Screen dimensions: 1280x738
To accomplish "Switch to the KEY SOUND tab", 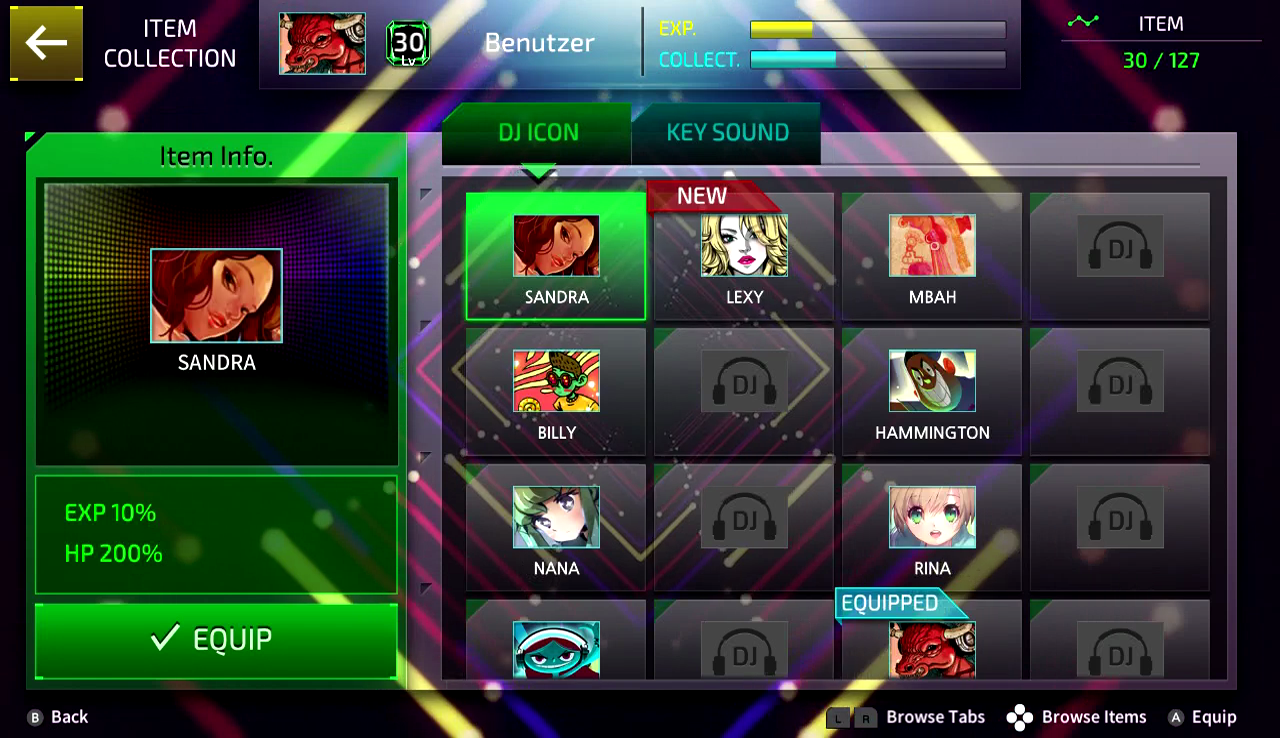I will coord(726,132).
